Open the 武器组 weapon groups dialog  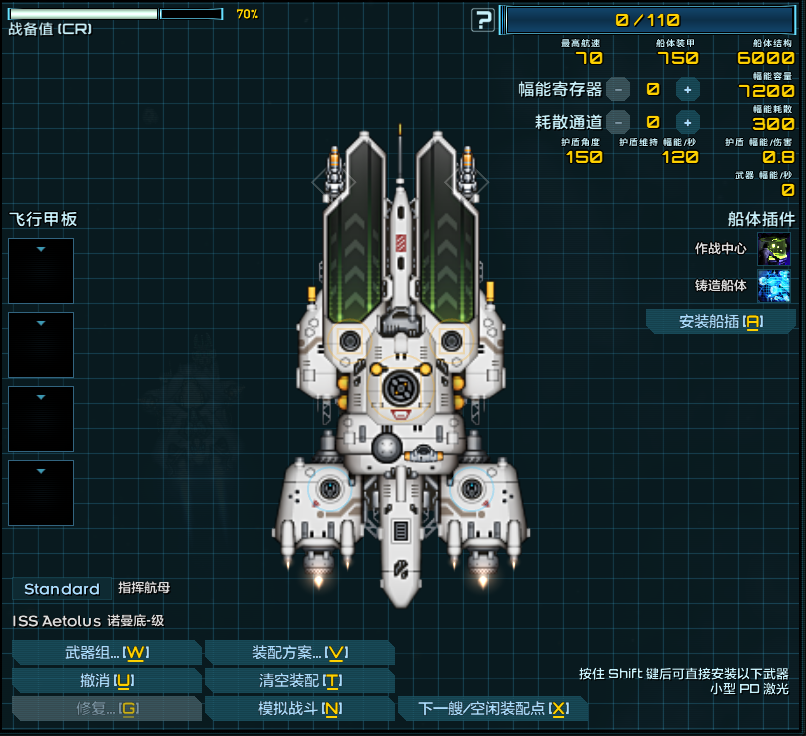click(107, 653)
